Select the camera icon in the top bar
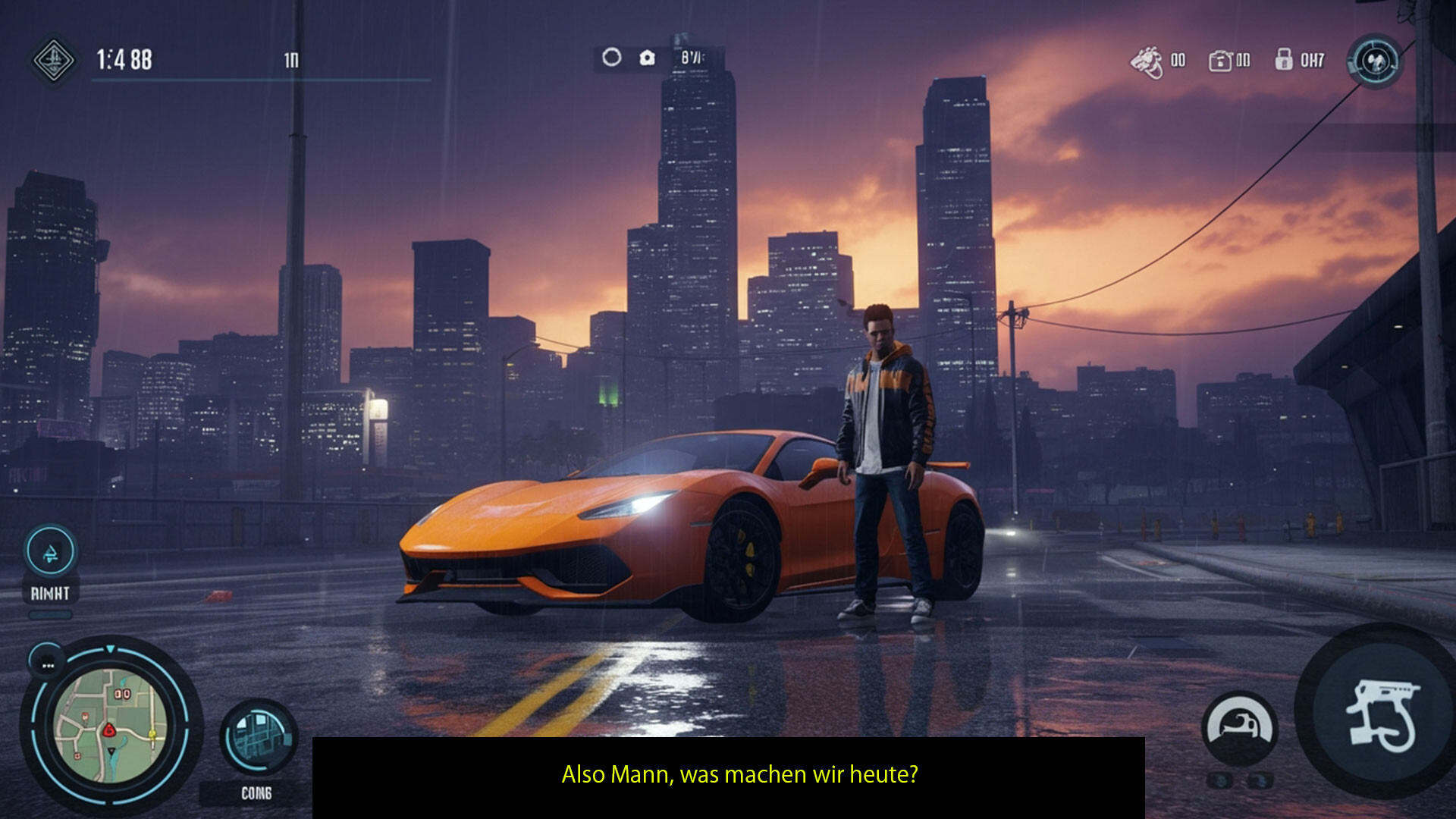Image resolution: width=1456 pixels, height=819 pixels. pos(646,57)
